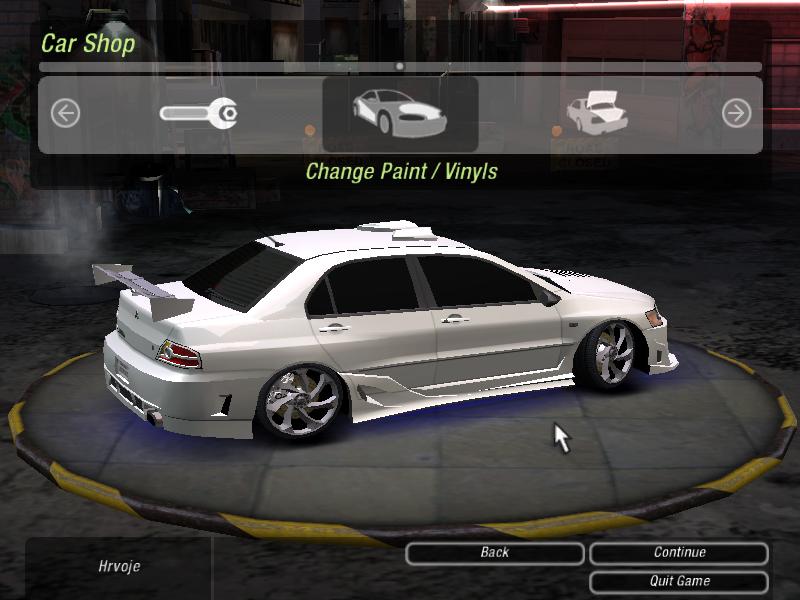Select the wrench icon category
This screenshot has height=600, width=800.
click(198, 113)
